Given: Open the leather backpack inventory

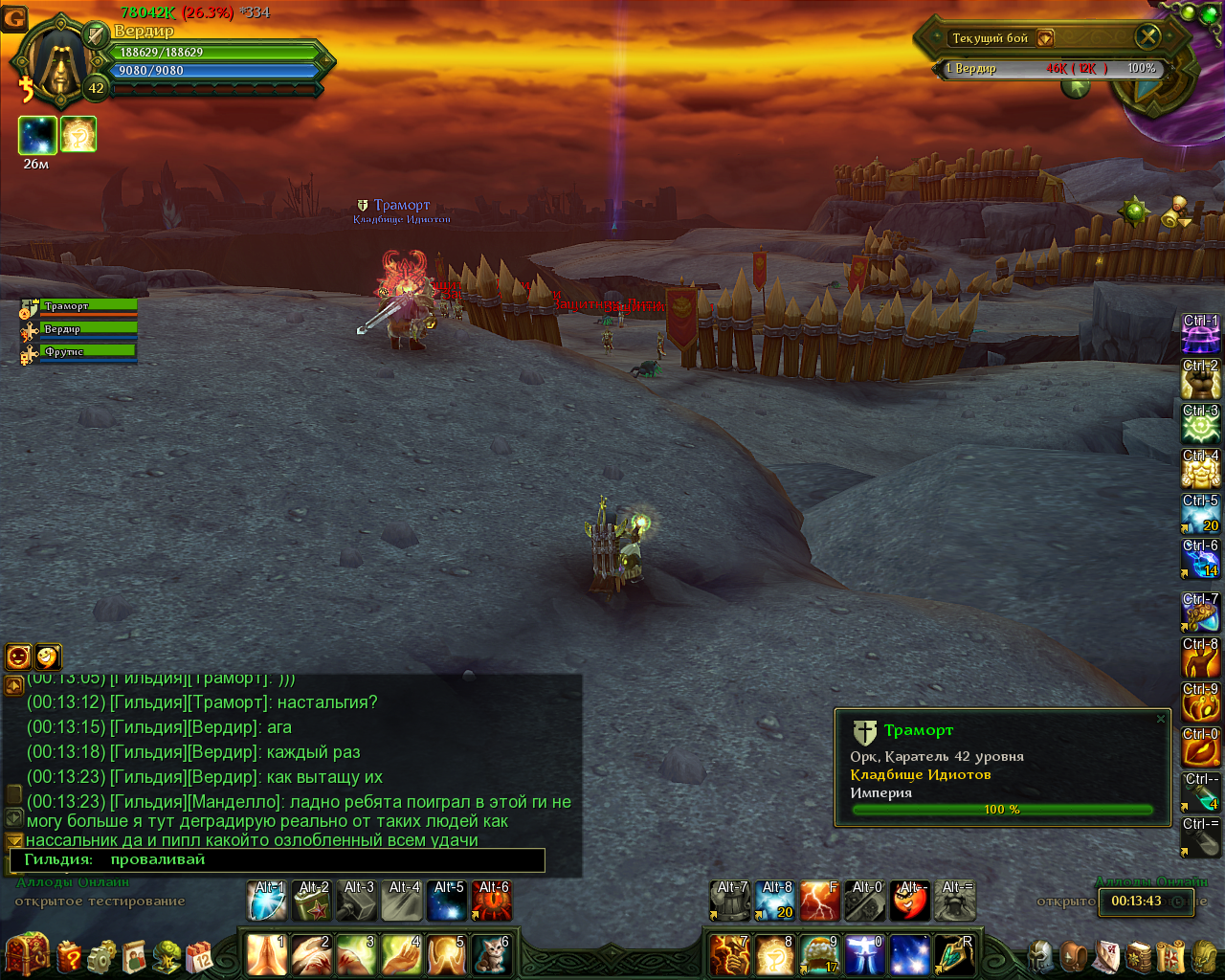Looking at the screenshot, I should 1075,955.
